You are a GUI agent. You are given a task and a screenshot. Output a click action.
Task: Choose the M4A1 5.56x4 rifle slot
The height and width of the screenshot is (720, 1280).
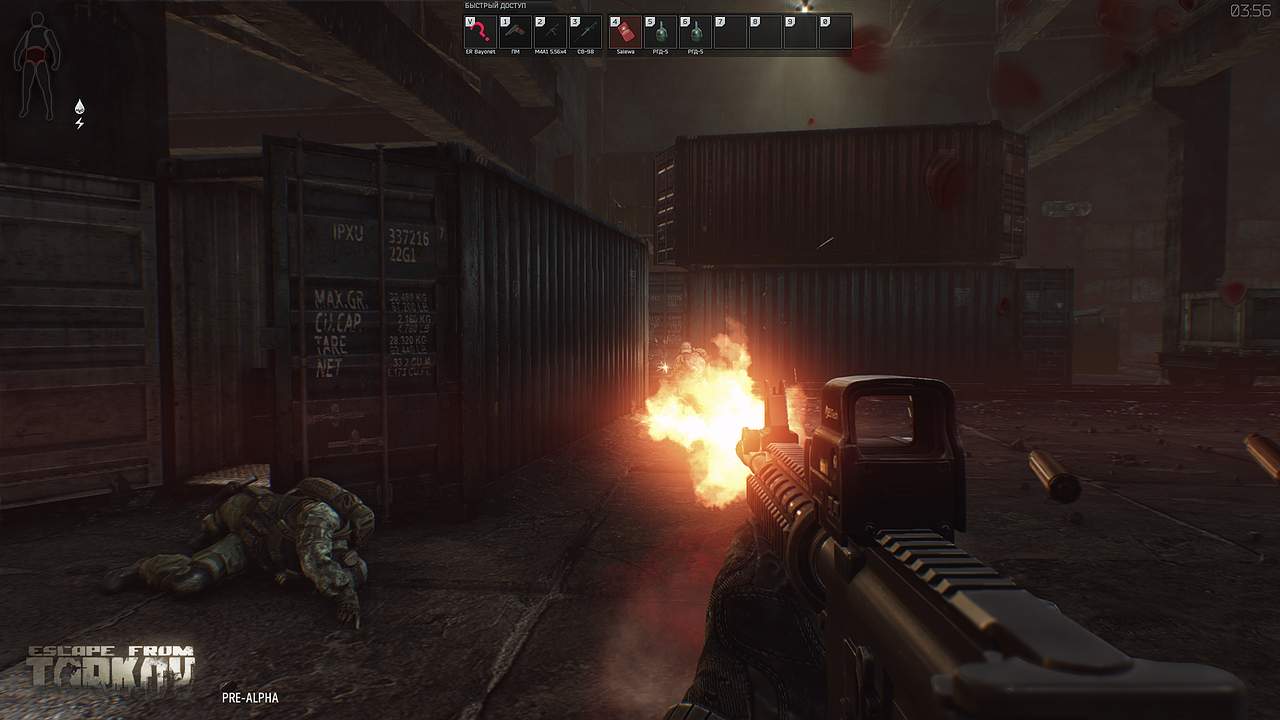point(551,31)
